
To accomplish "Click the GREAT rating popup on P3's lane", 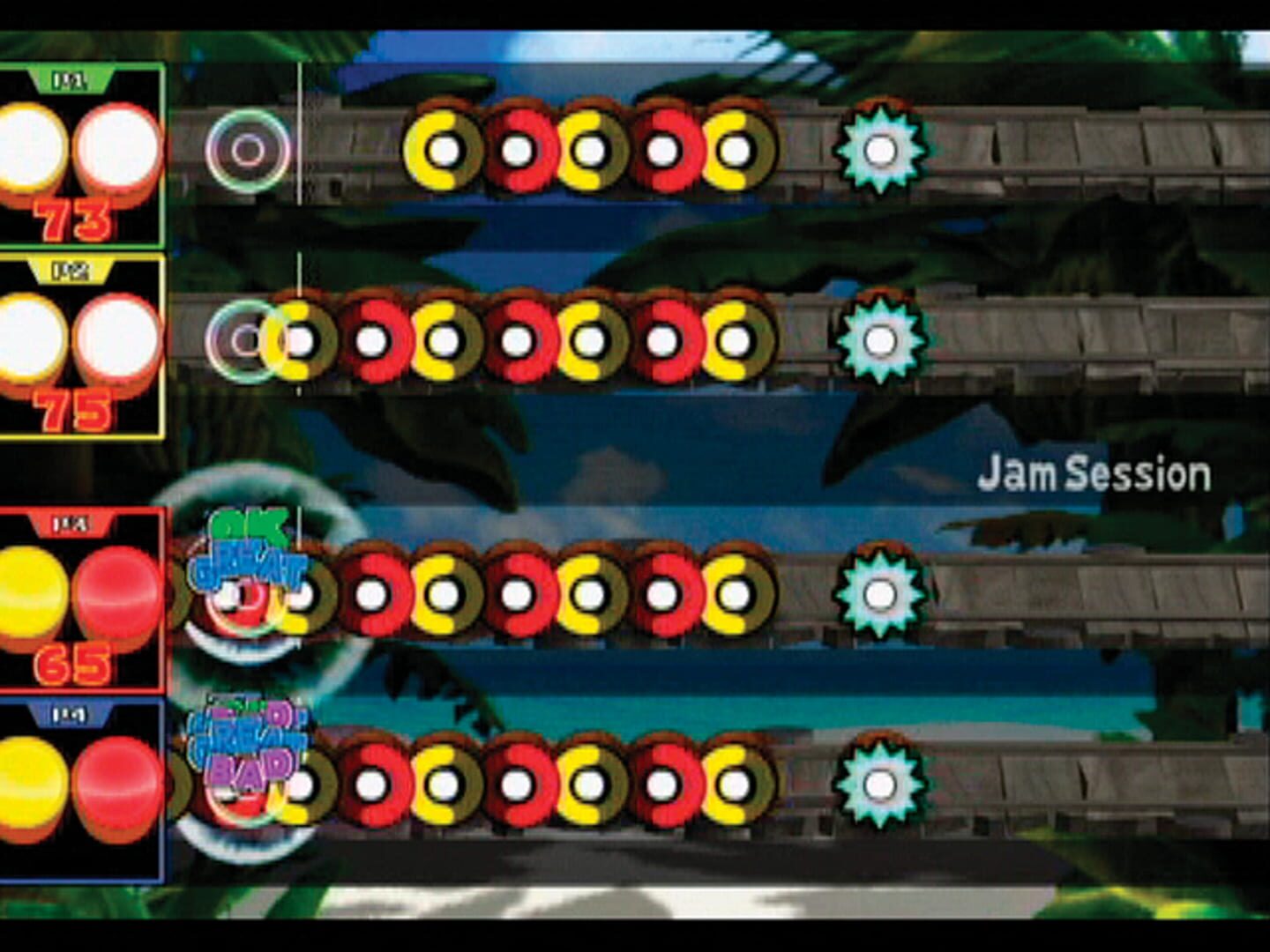I will coord(250,564).
